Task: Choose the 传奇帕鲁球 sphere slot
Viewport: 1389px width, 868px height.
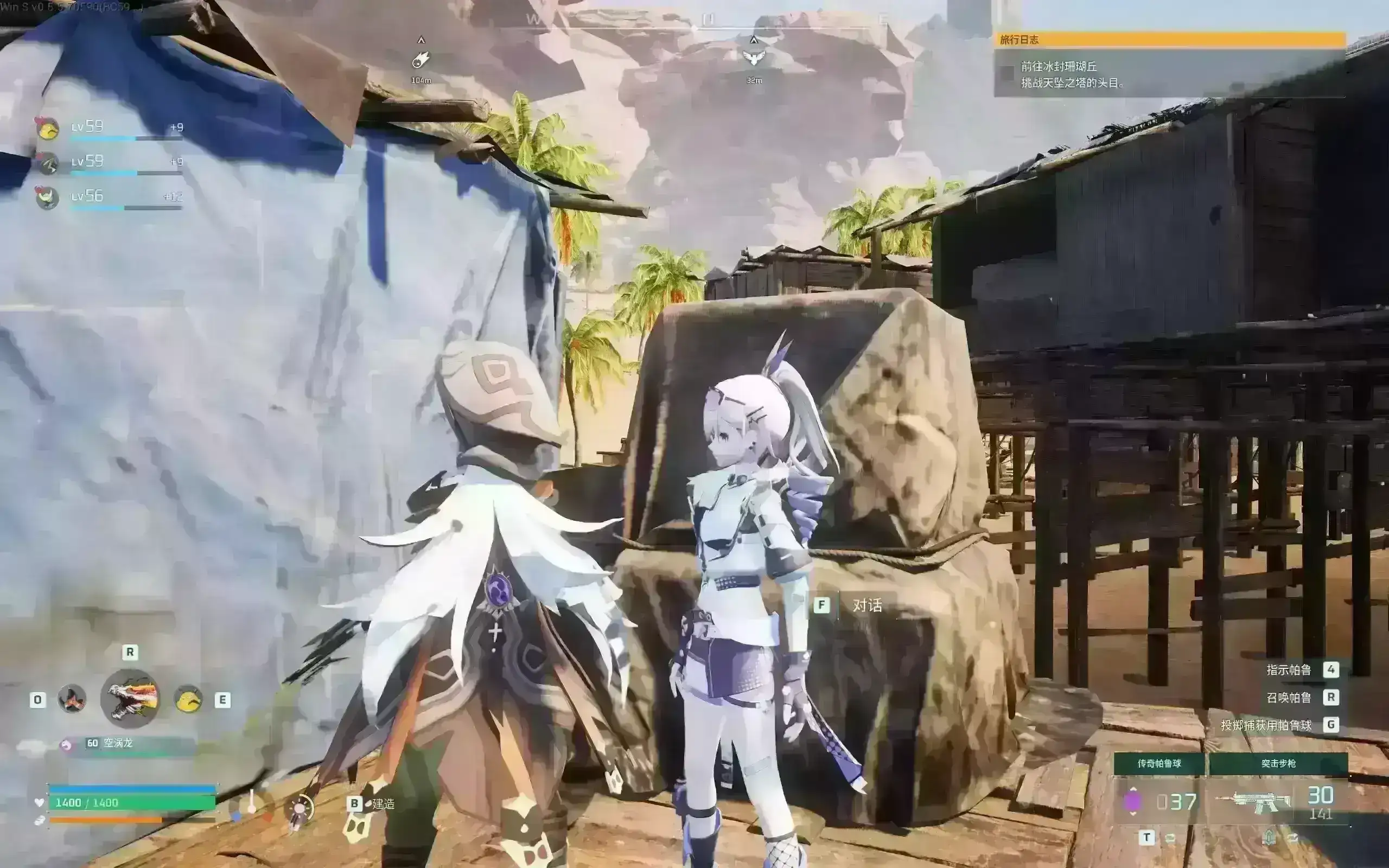Action: [x=1159, y=763]
